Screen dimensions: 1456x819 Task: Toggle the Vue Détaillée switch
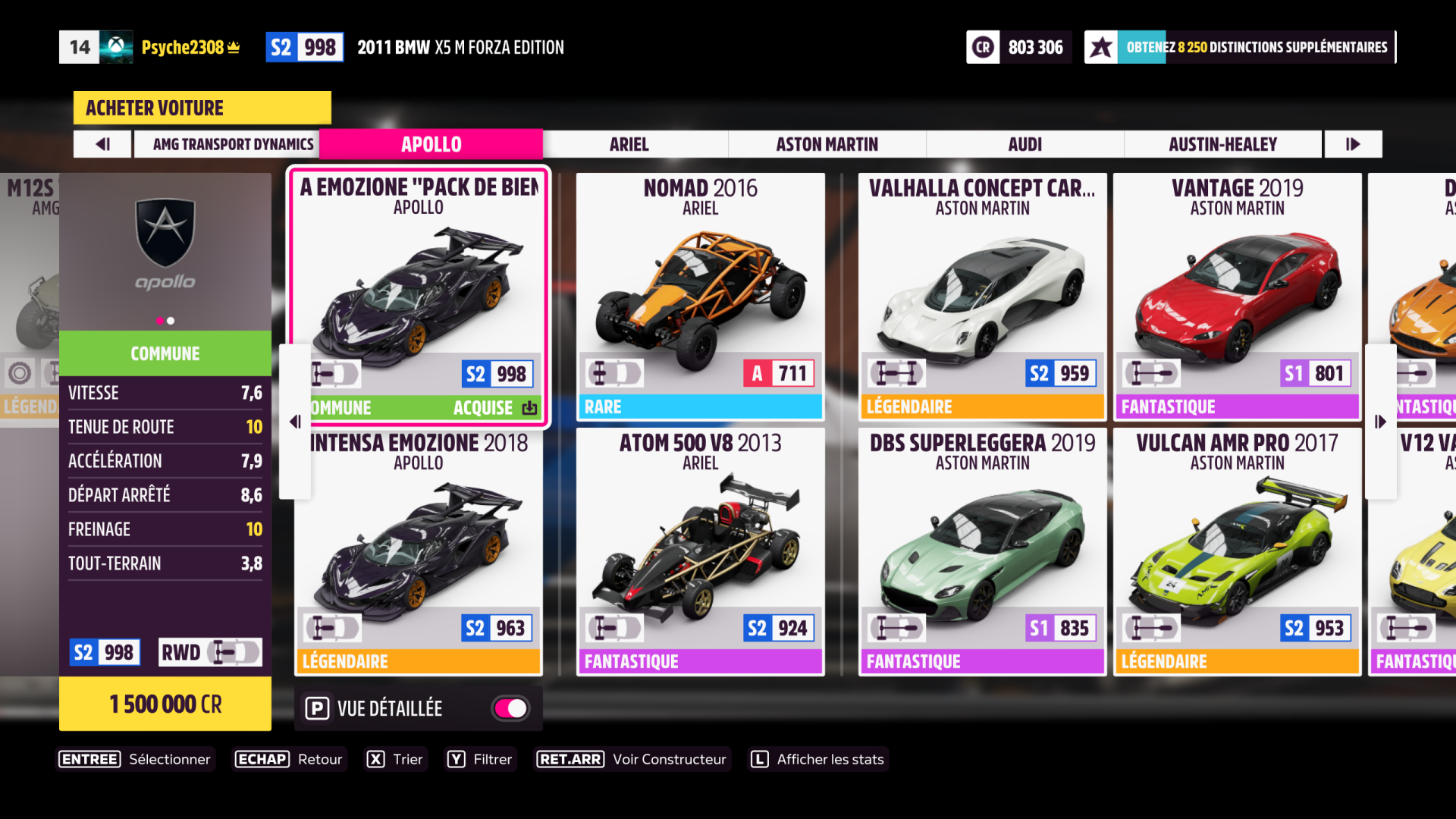click(x=511, y=708)
